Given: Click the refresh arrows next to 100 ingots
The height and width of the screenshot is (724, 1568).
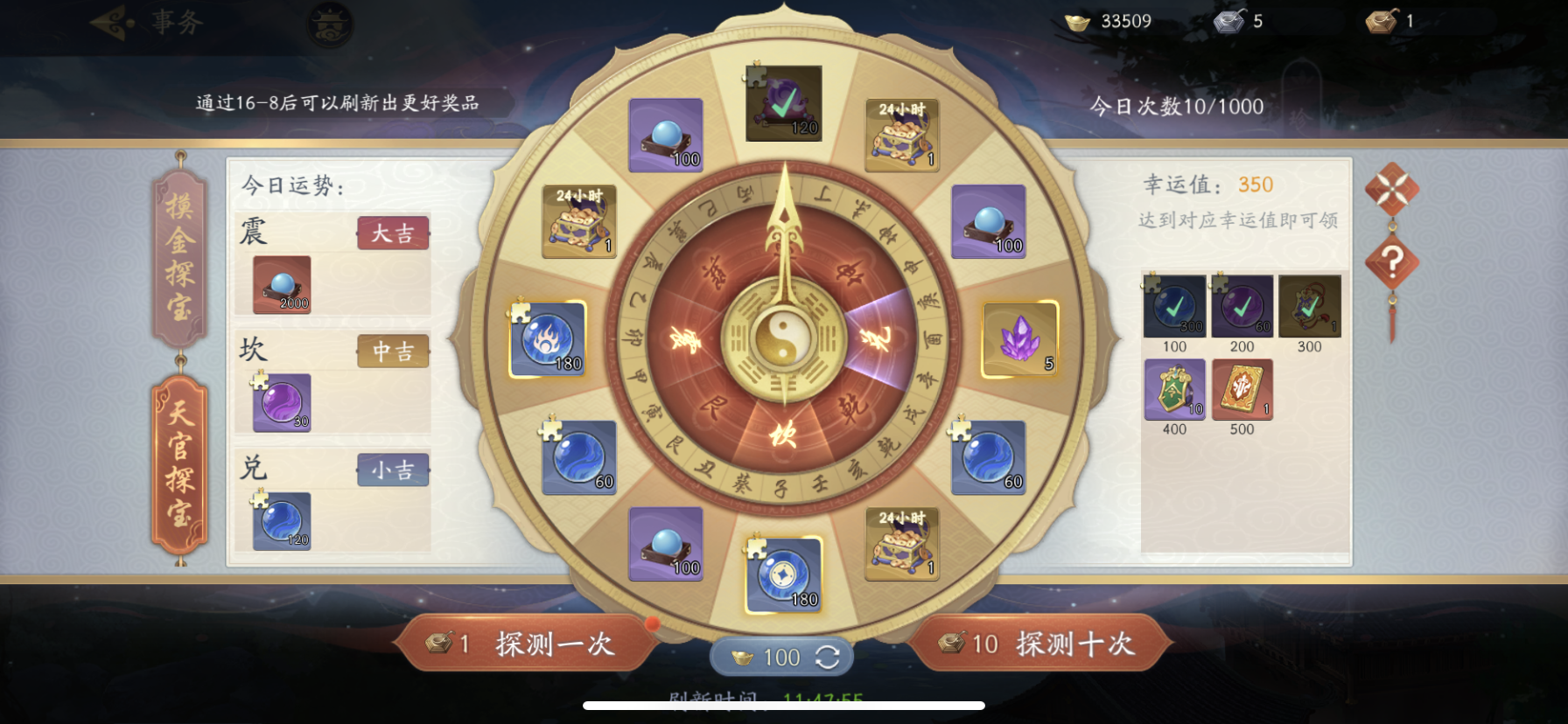Looking at the screenshot, I should (x=829, y=658).
